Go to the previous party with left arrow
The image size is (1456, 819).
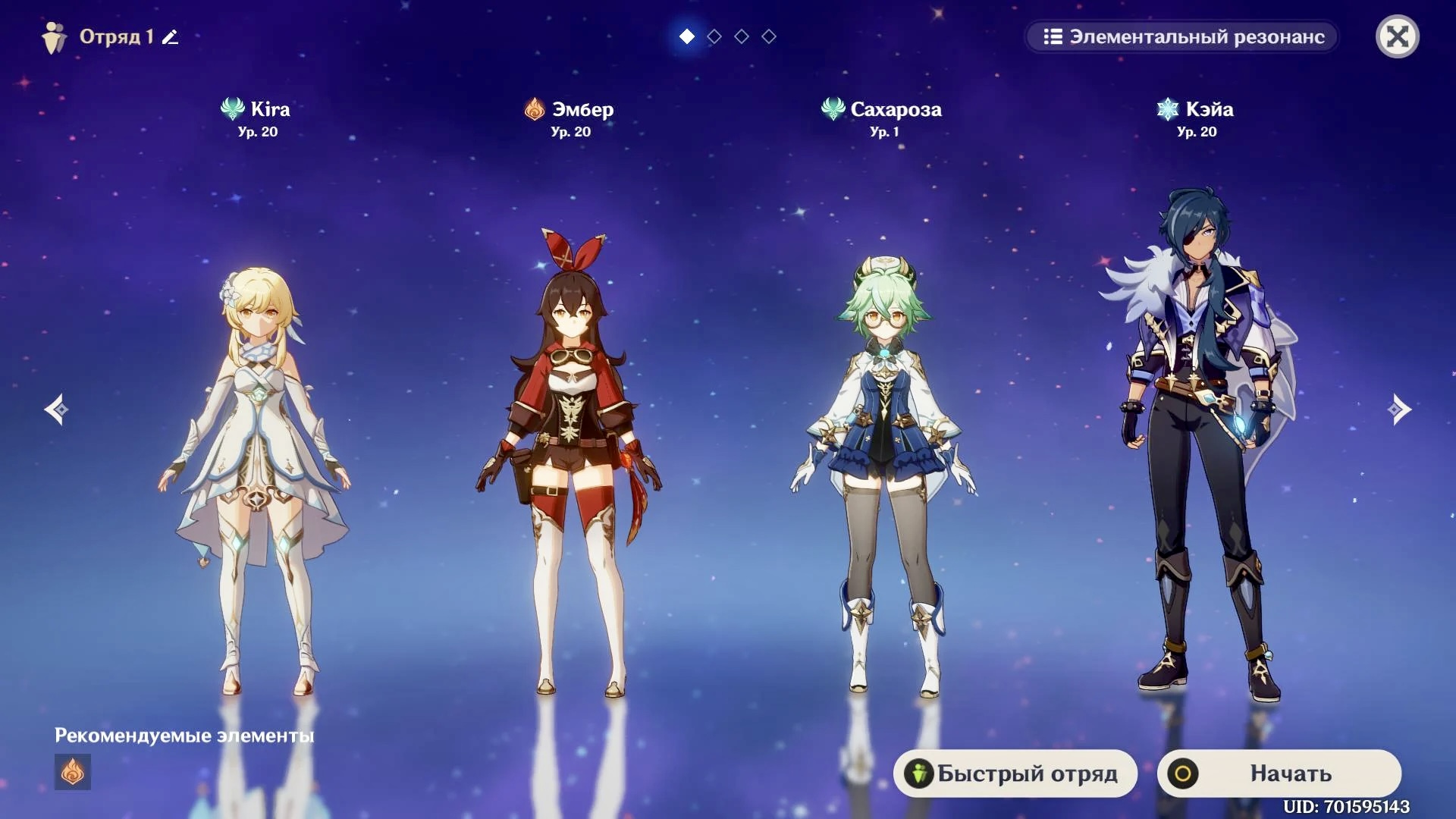pos(56,409)
